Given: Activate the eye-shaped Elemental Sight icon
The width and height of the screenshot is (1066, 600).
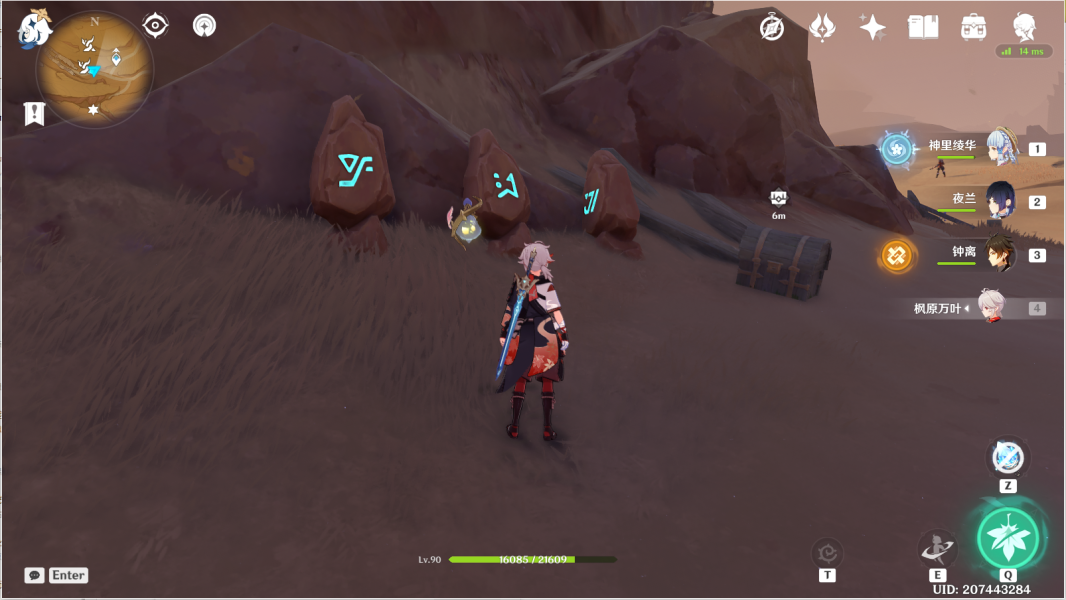Looking at the screenshot, I should coord(155,25).
